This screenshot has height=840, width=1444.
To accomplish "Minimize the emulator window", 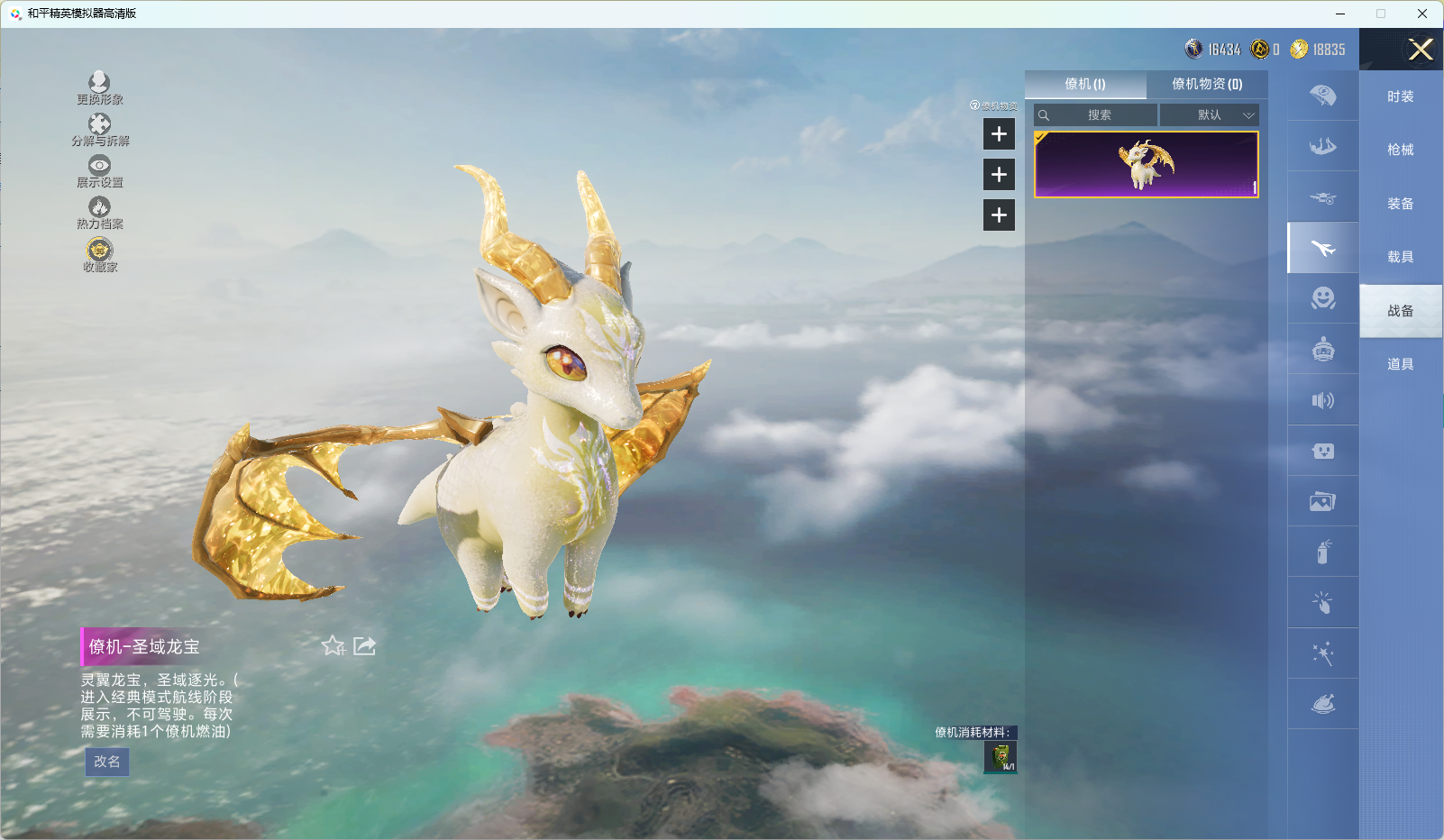I will [1340, 14].
